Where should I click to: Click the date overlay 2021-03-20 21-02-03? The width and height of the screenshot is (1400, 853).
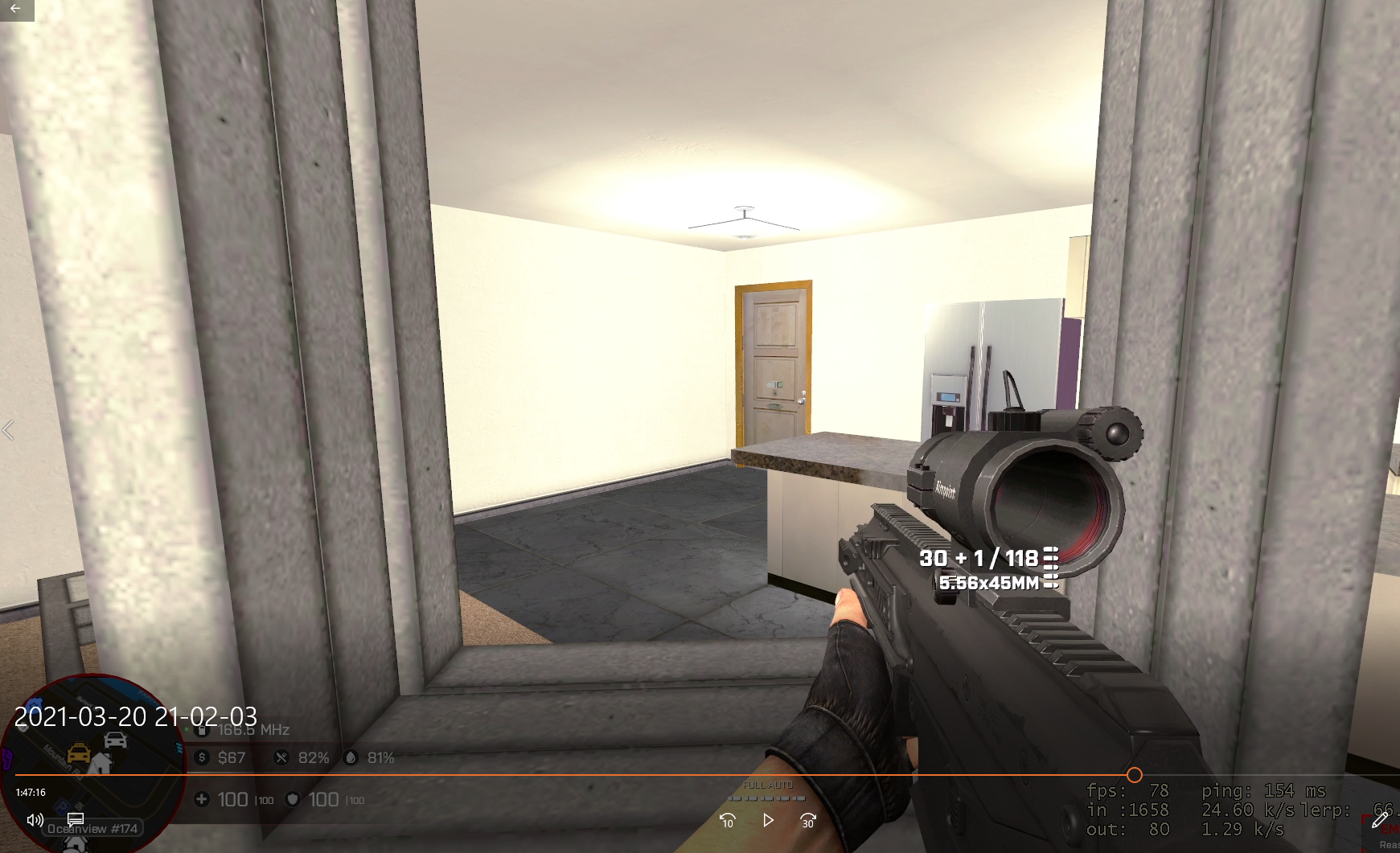(x=138, y=716)
